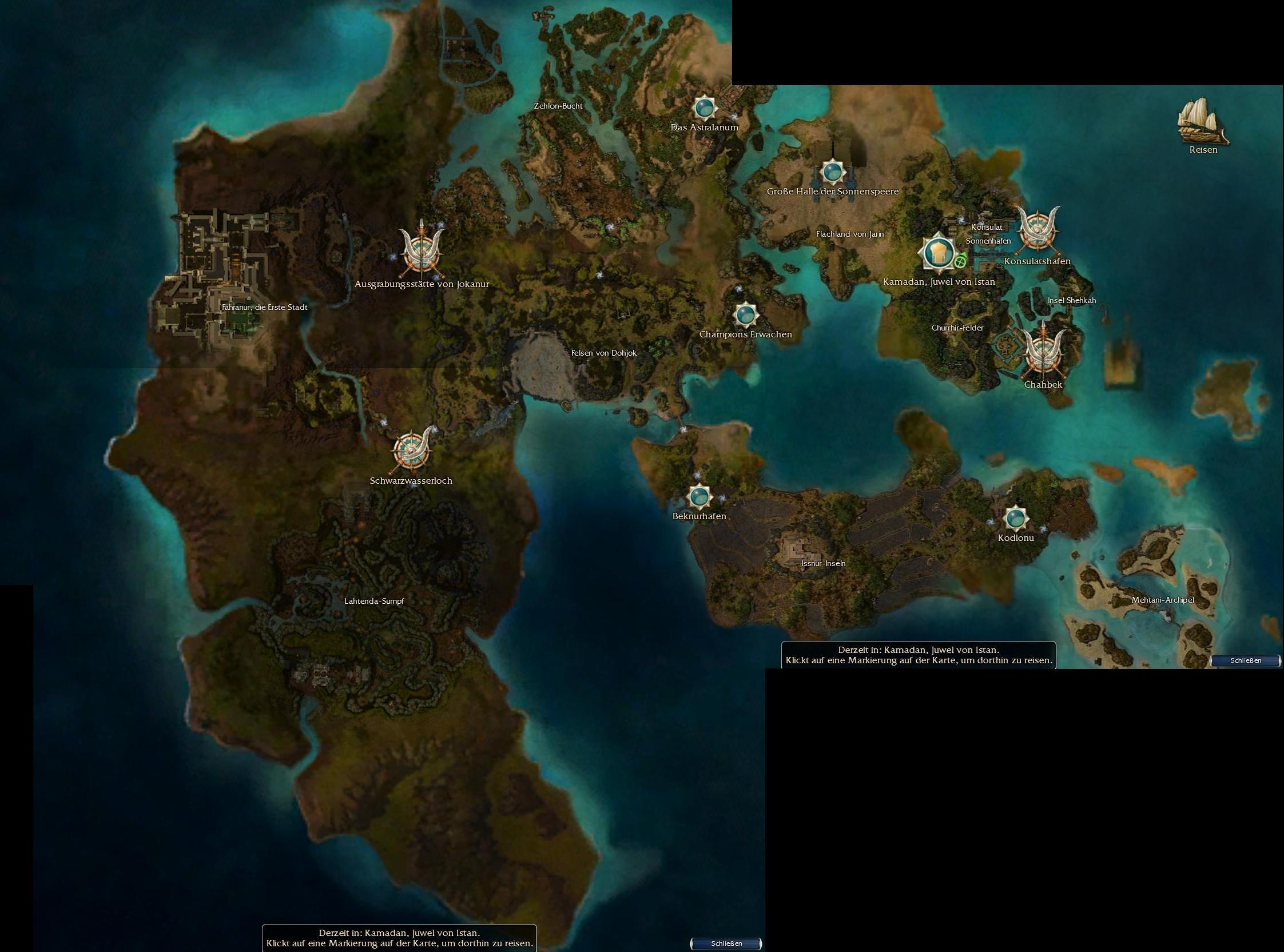Travel to the Schwarzwasserloch mission marker
Screen dimensions: 1284x952
point(411,451)
